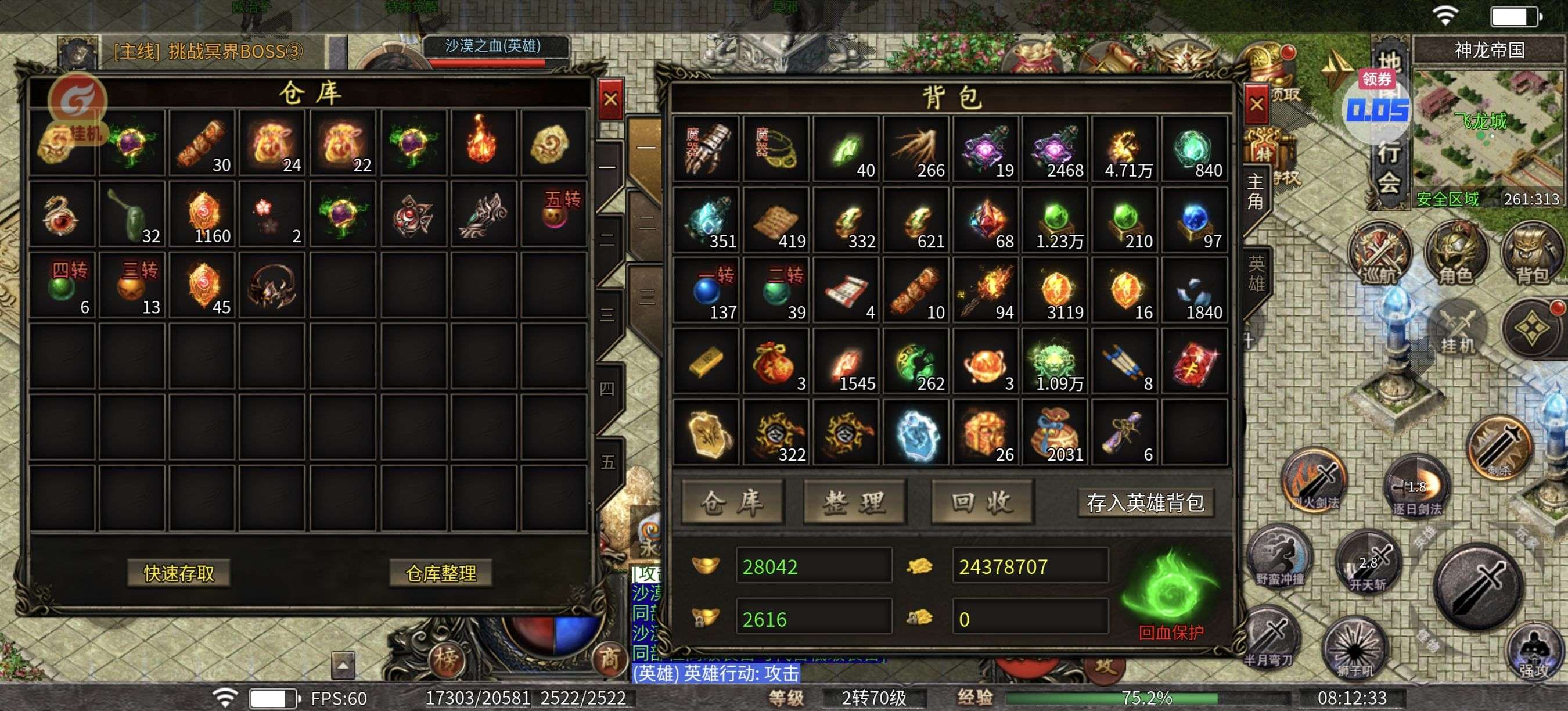Open the main quest tracker 挑战冥界BOSS
This screenshot has height=711, width=1568.
[208, 52]
